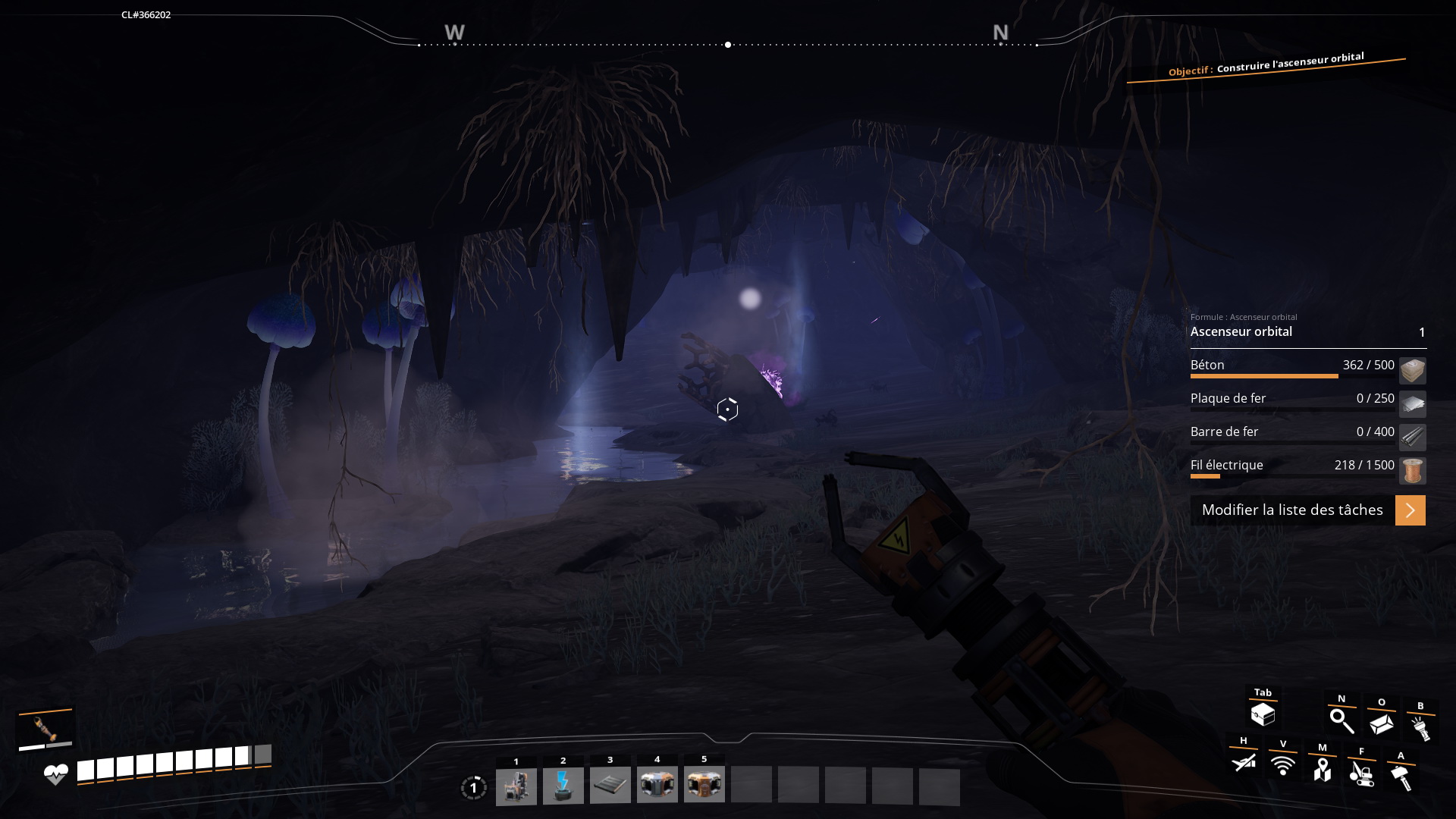Activate the wrecking-ball dismantle mode icon
Screen dimensions: 1456x819
coord(1362,773)
